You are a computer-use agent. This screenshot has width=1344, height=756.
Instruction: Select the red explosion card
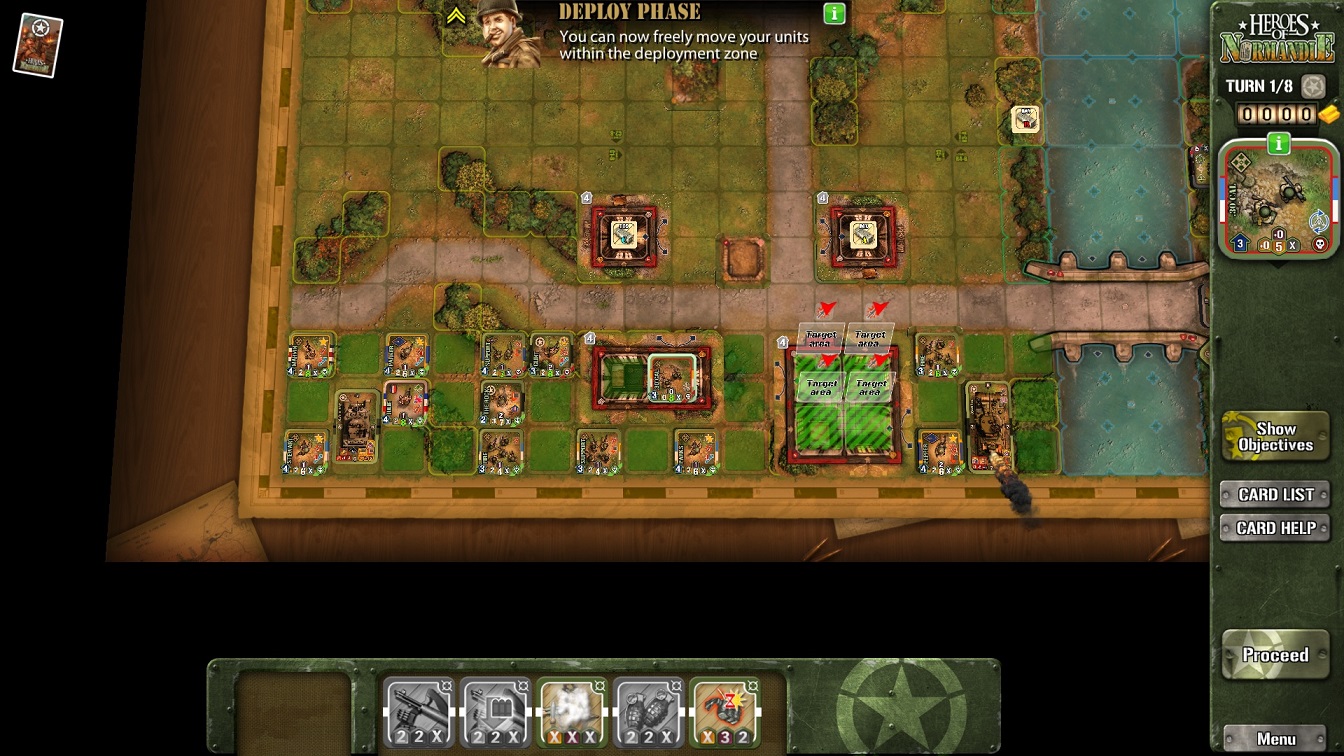click(x=724, y=712)
